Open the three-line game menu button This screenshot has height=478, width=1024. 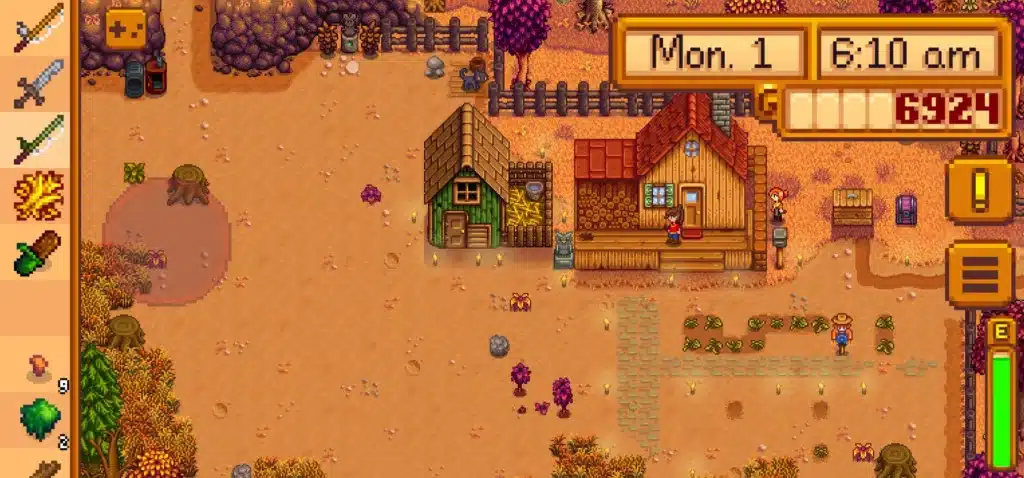979,273
